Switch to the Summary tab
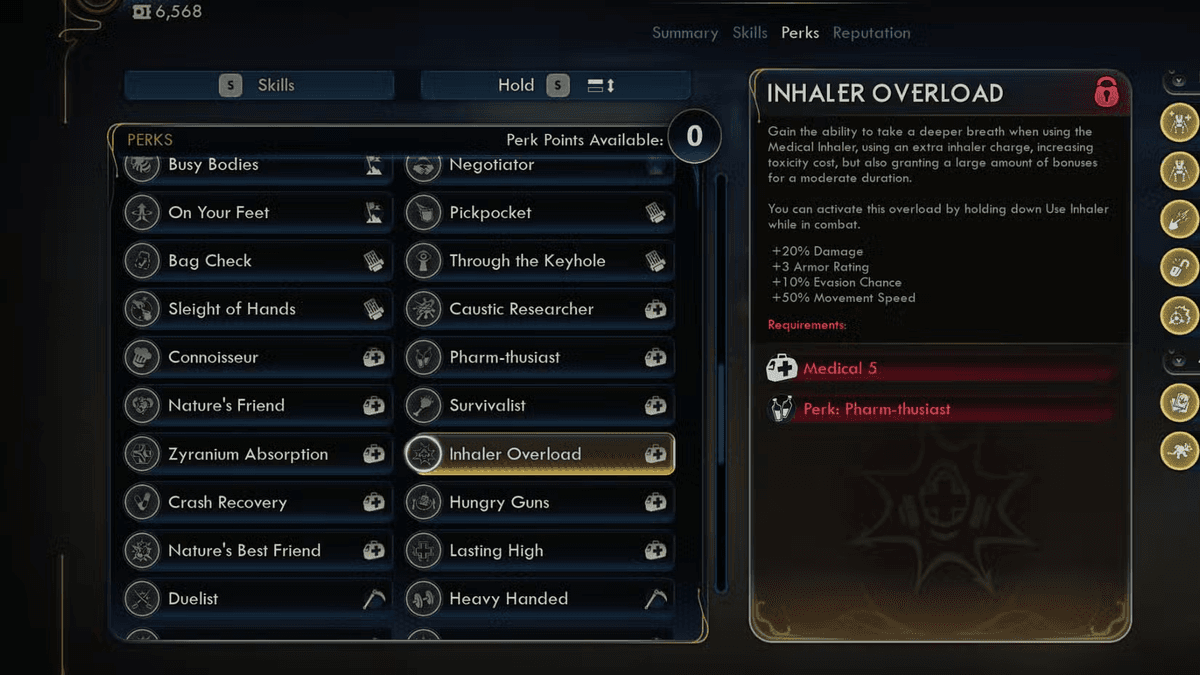1200x675 pixels. pos(684,33)
